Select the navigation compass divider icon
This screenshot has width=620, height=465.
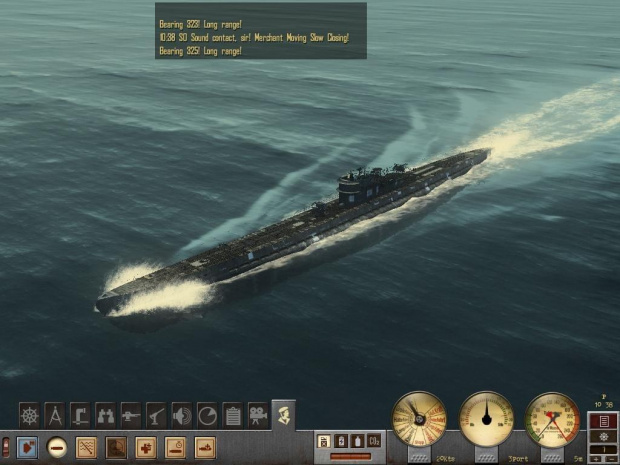(x=55, y=414)
